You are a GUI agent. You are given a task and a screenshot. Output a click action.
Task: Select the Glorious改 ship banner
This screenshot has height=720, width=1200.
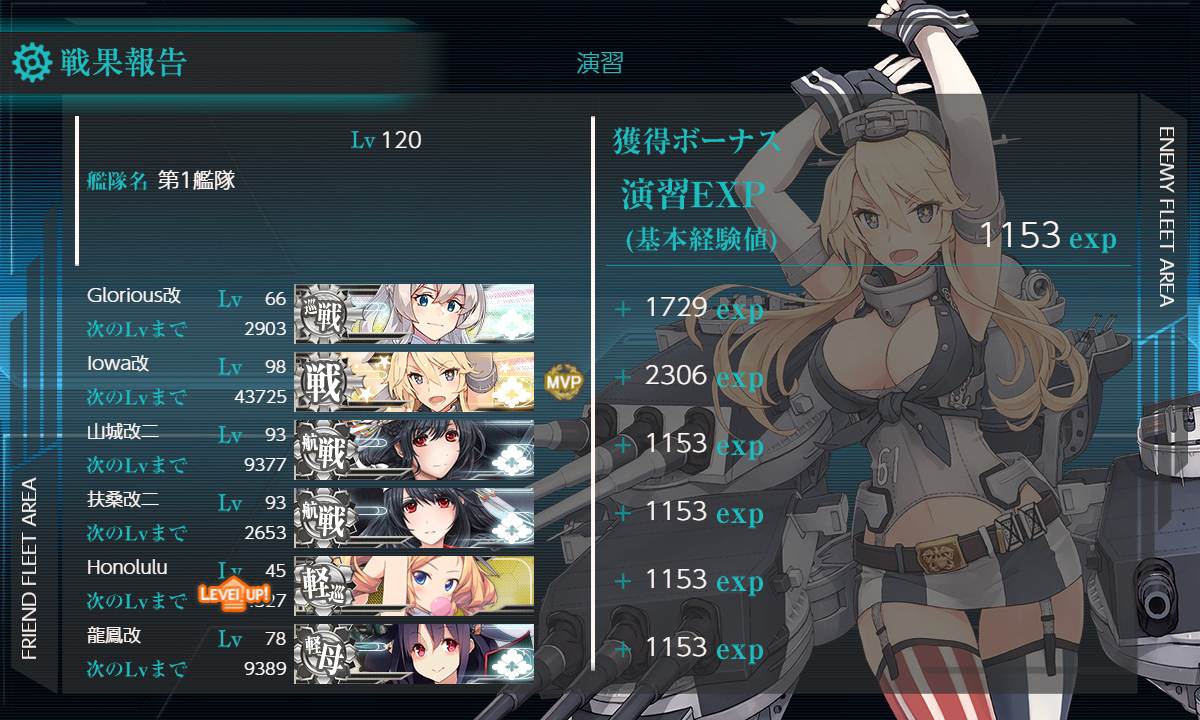point(414,313)
